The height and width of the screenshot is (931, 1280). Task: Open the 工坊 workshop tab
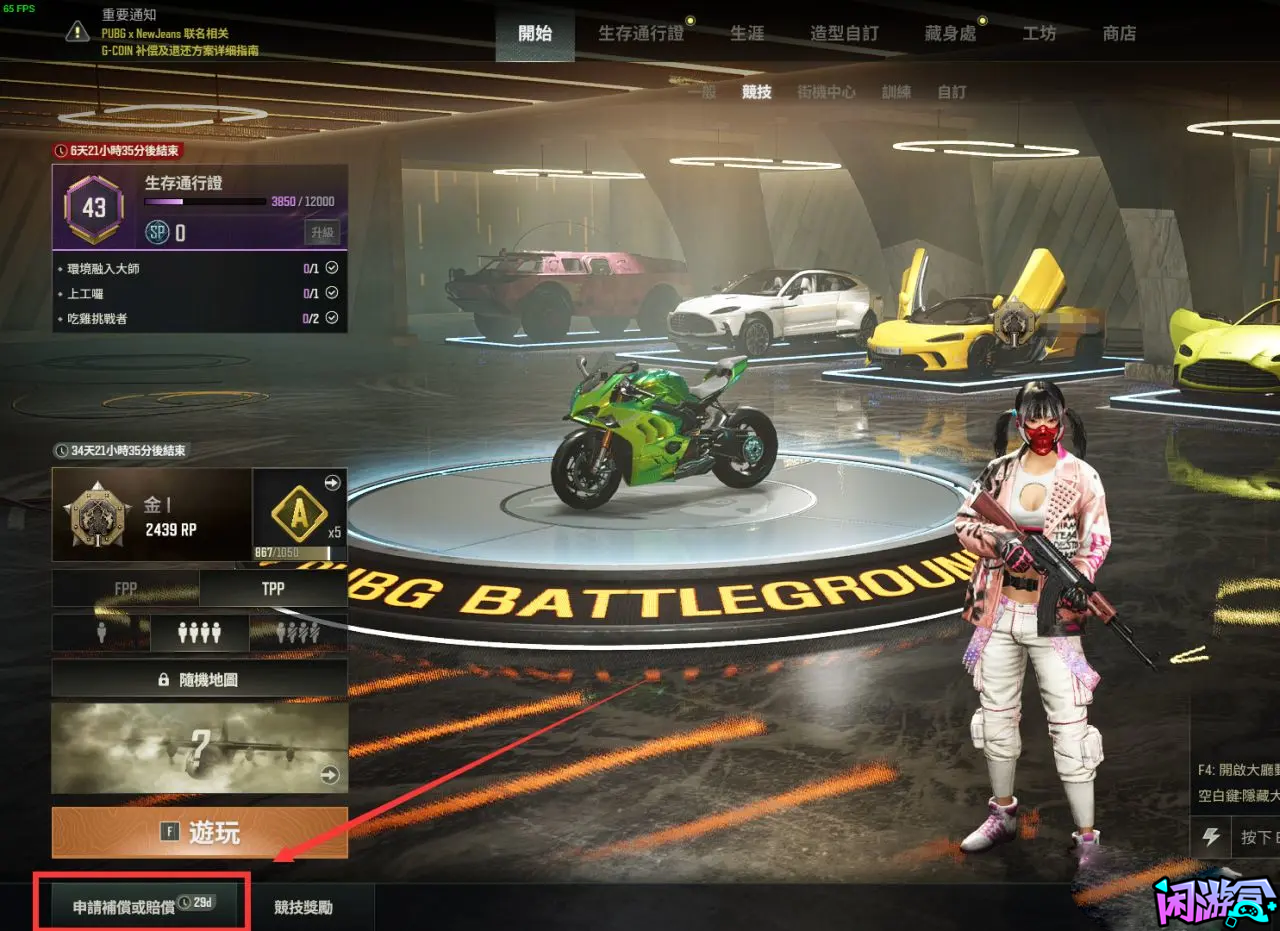(1039, 33)
